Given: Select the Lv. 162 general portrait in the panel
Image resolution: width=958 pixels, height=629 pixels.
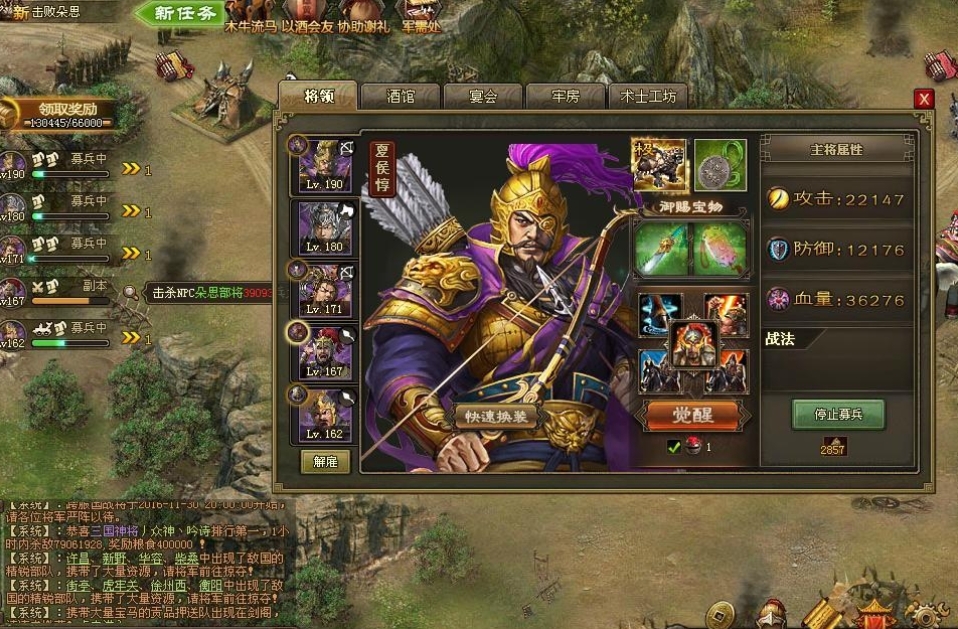Looking at the screenshot, I should (x=326, y=414).
